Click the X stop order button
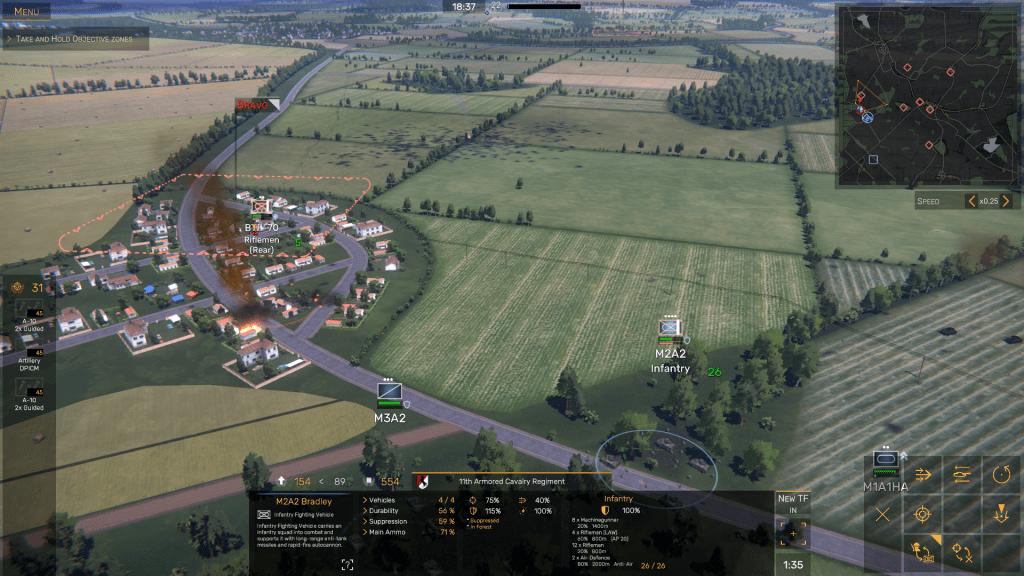This screenshot has width=1024, height=576. (x=883, y=514)
